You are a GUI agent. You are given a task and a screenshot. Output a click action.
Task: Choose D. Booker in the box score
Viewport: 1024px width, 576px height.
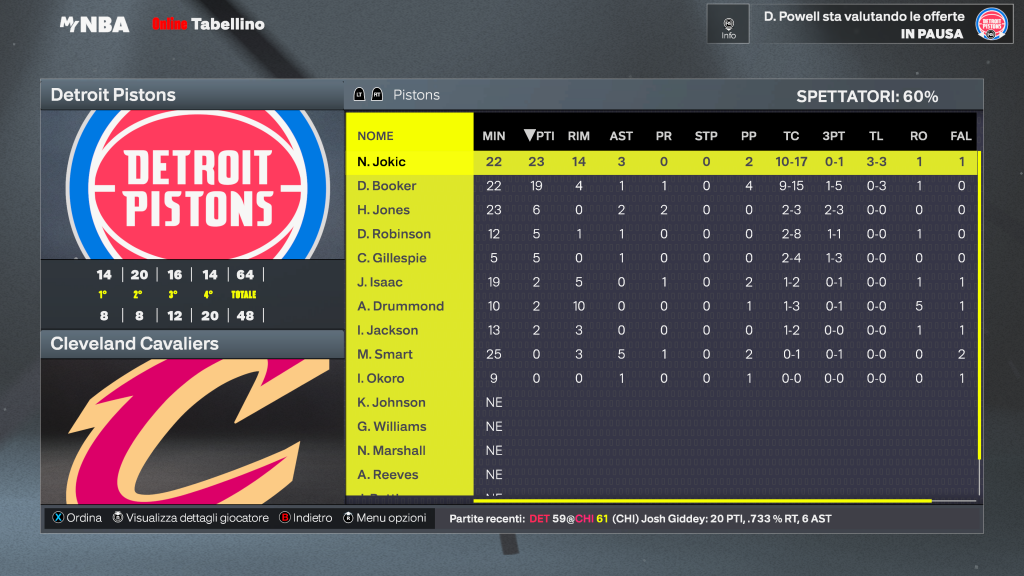click(387, 186)
